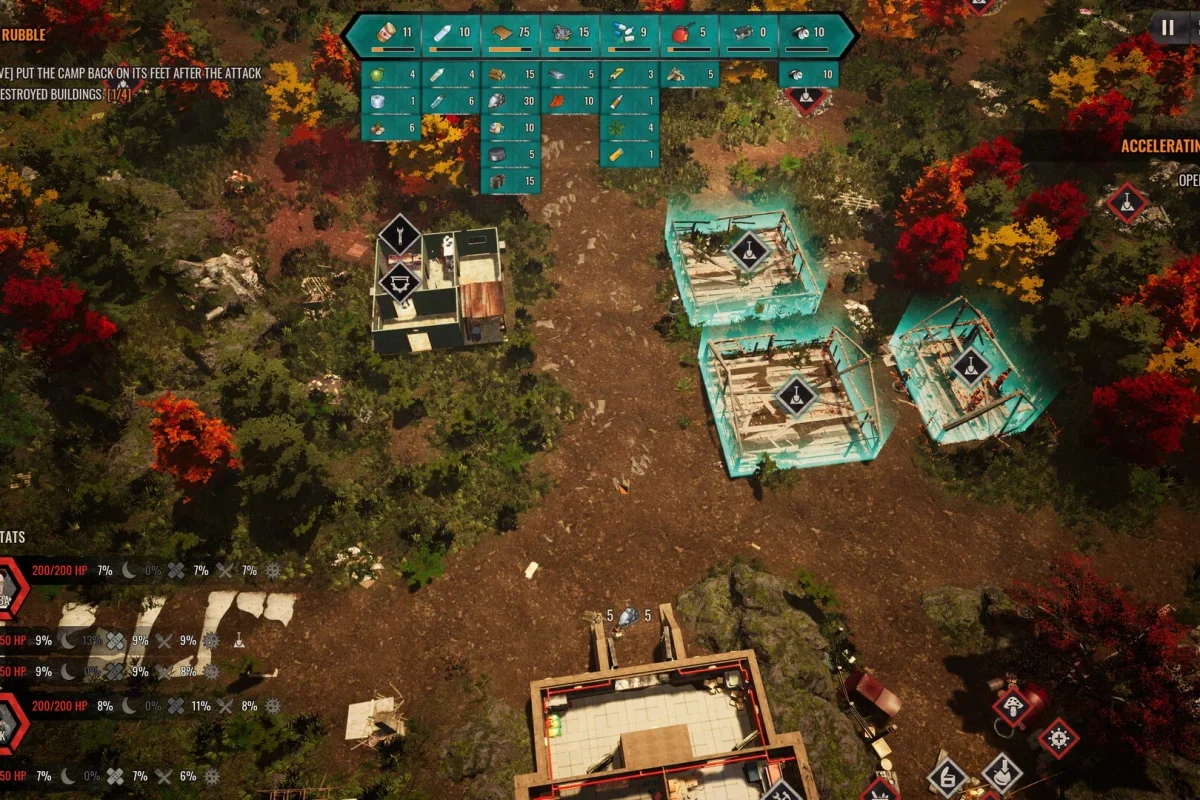
Task: Select the virus marker icon
Action: [x=1058, y=739]
